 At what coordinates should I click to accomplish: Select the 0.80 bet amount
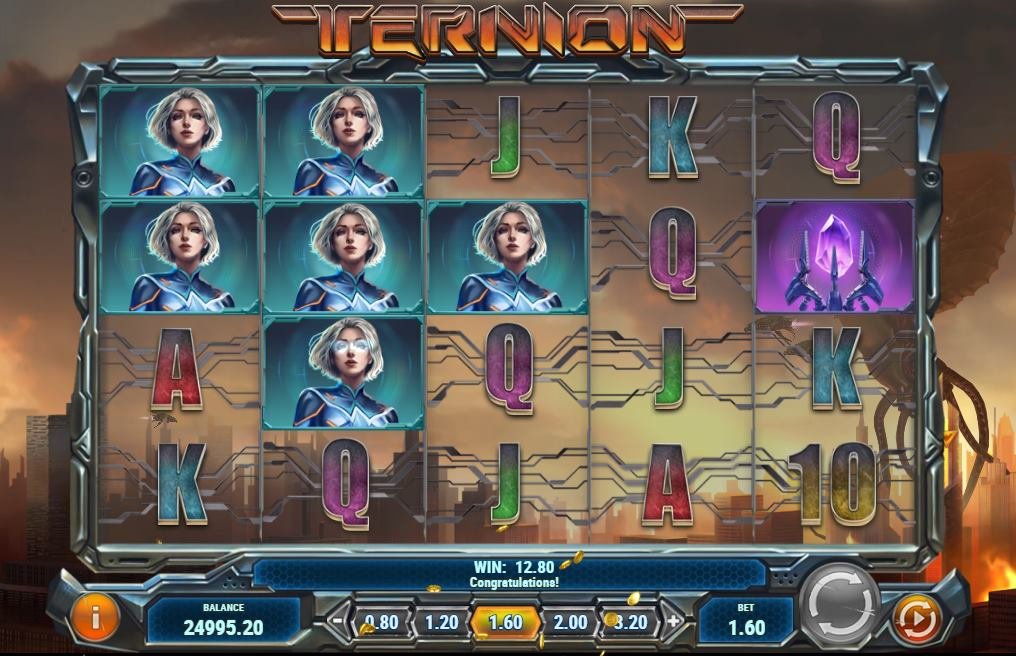pos(380,622)
